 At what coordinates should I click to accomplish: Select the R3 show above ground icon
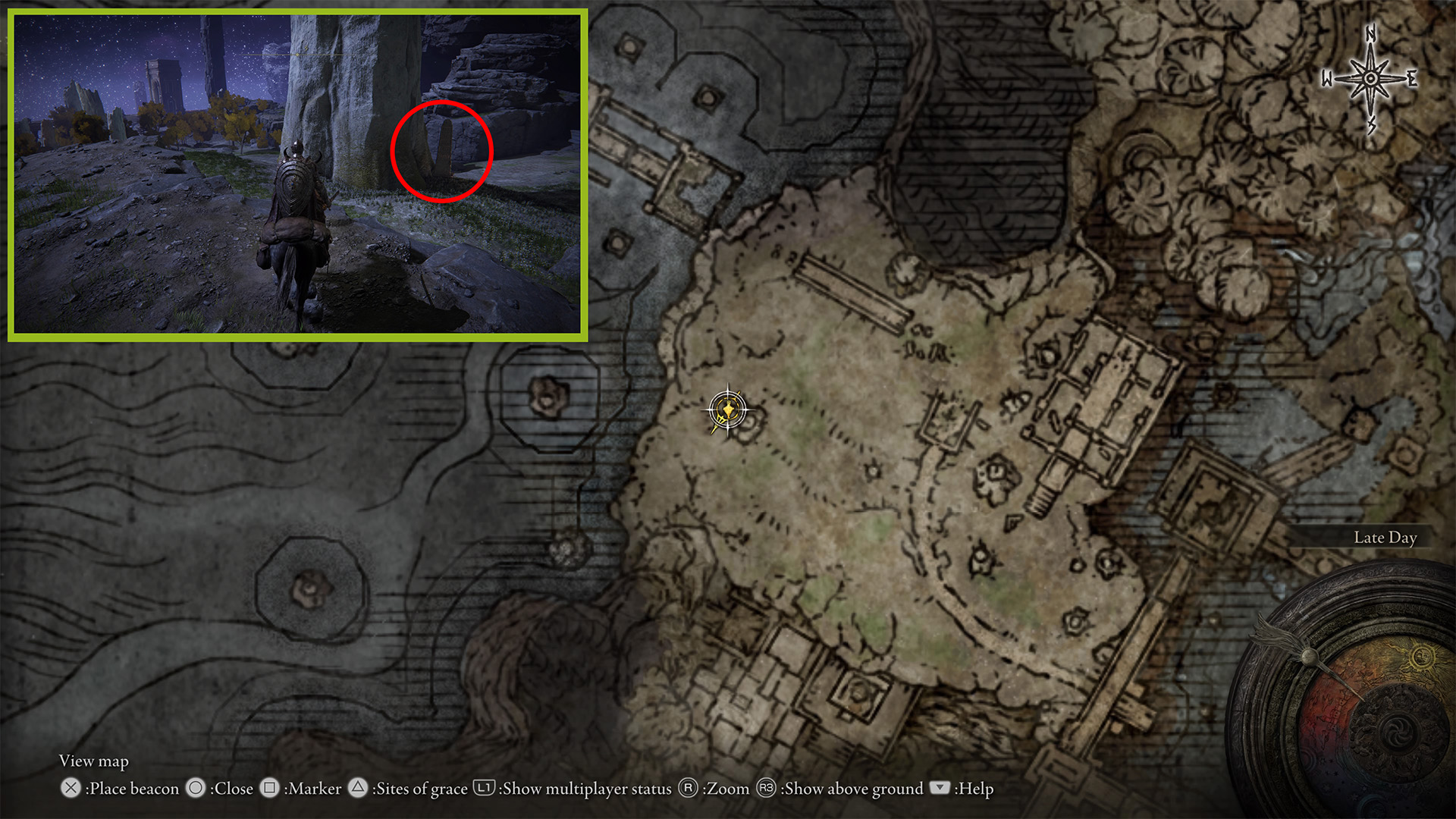[765, 789]
